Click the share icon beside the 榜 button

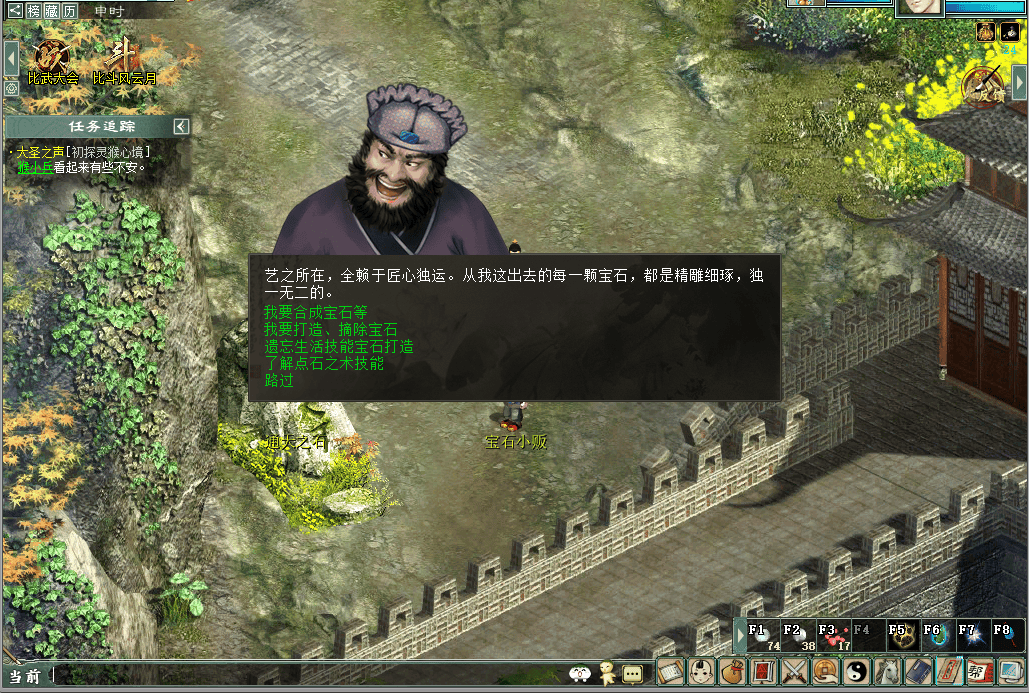tap(15, 10)
